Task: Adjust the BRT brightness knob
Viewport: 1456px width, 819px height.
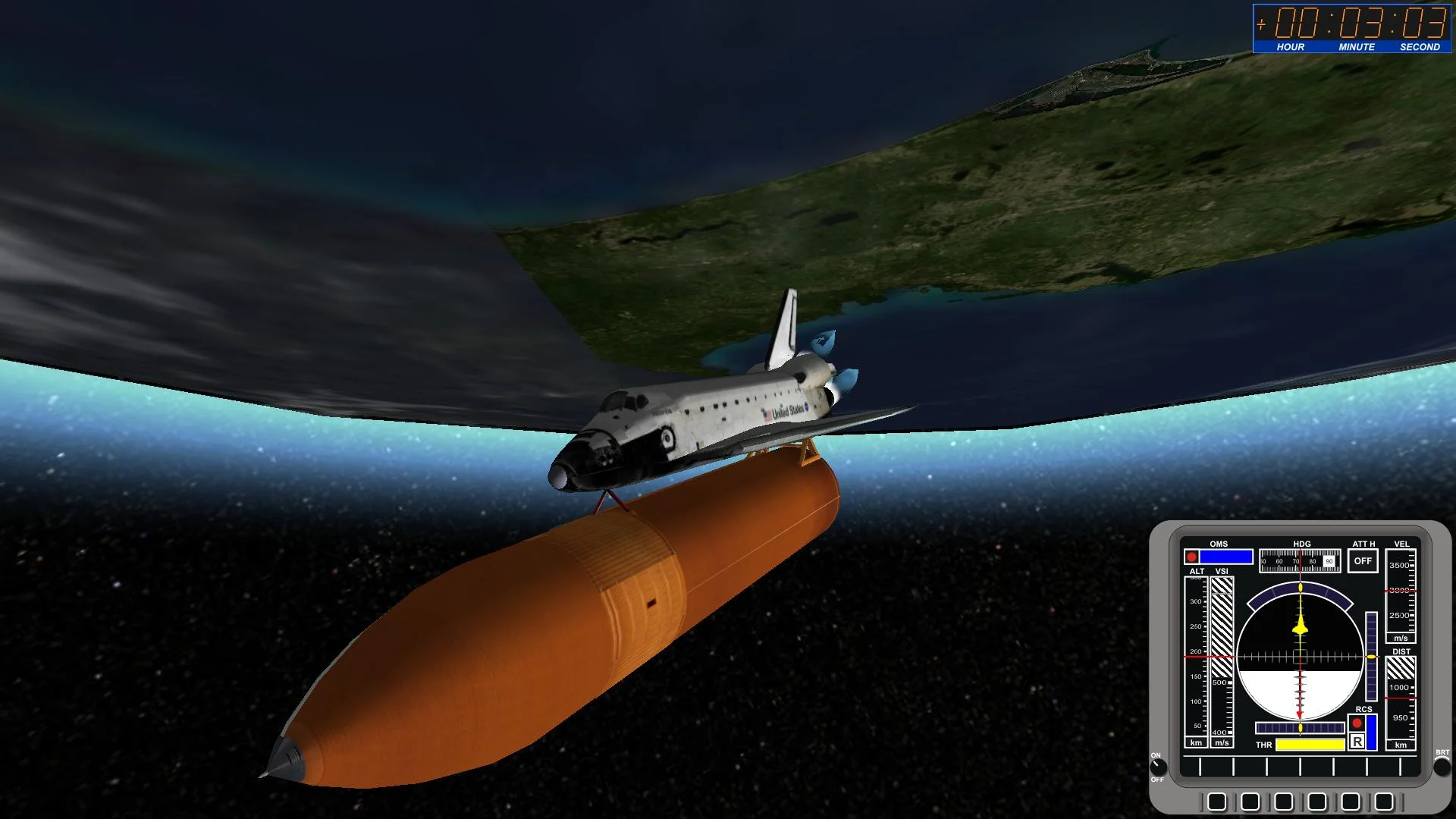Action: tap(1442, 767)
